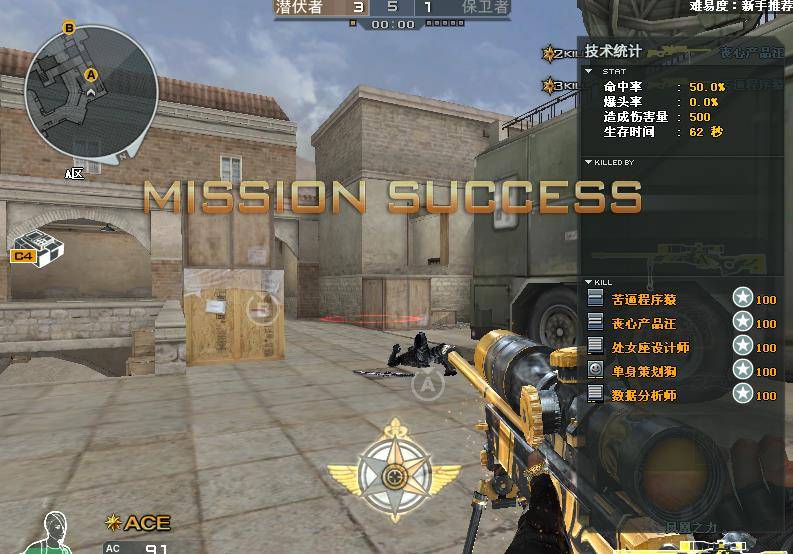Collapse the STAT section arrow

click(x=590, y=71)
